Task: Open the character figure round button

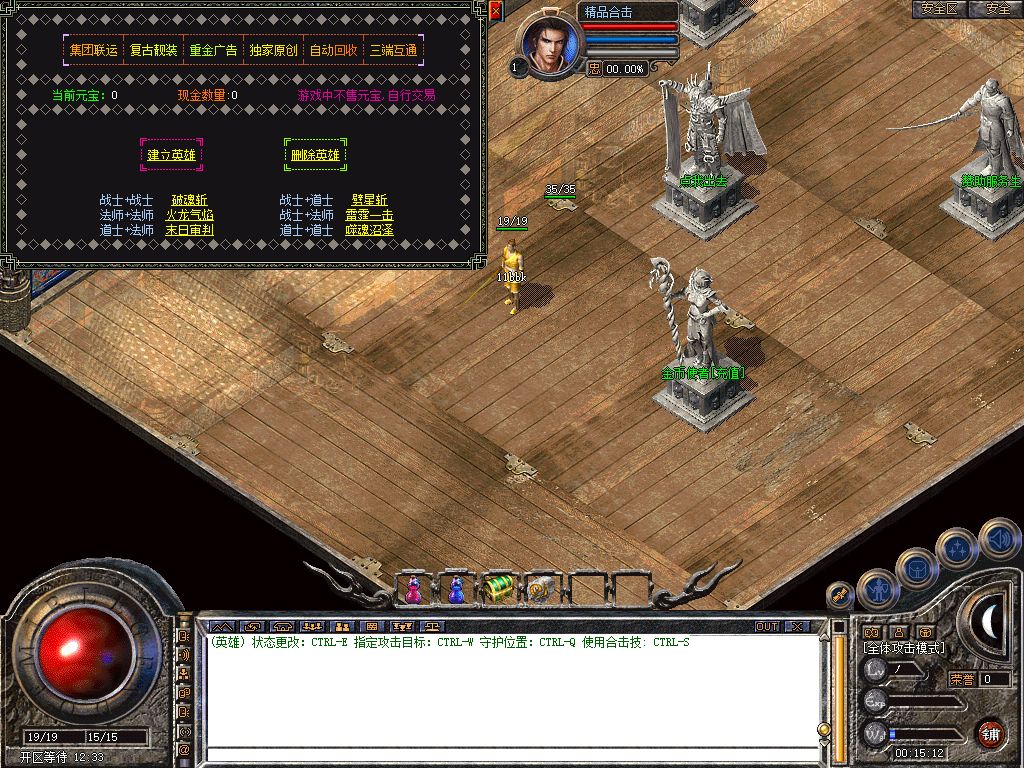Action: point(877,589)
